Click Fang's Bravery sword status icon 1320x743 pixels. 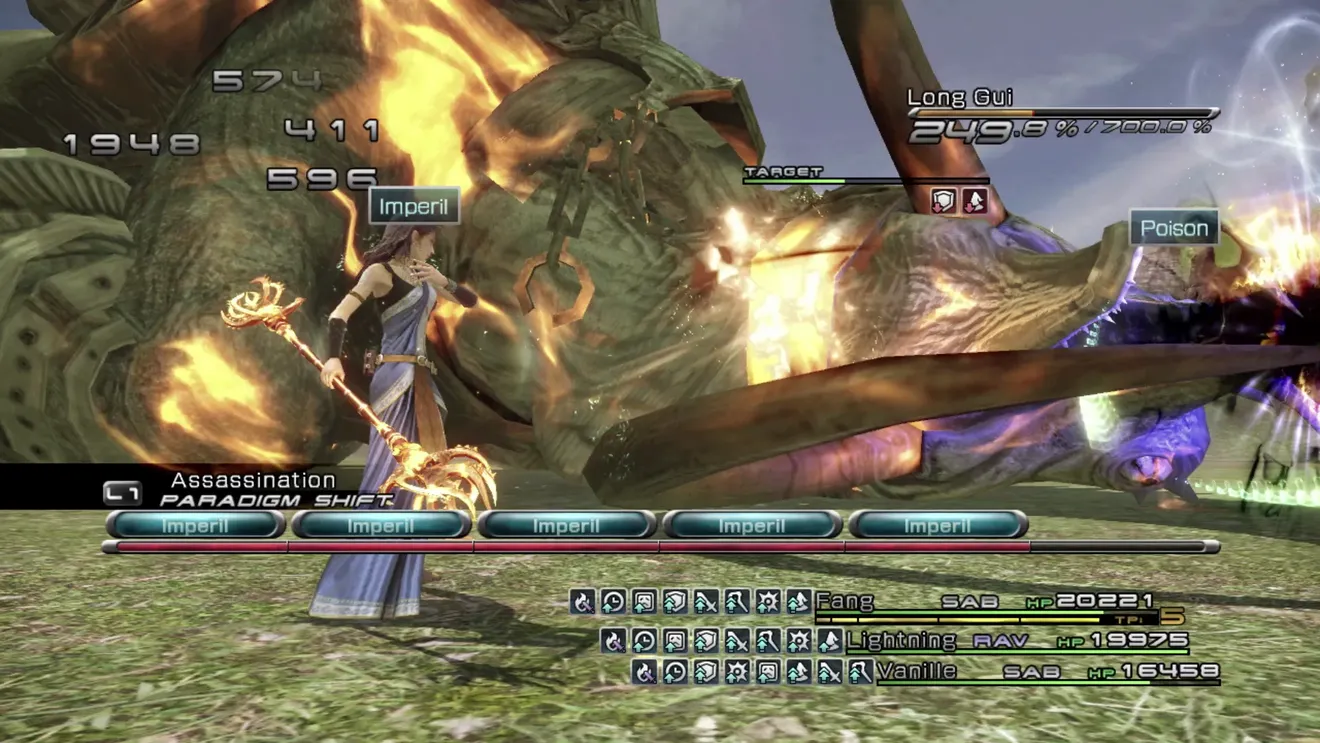click(706, 601)
